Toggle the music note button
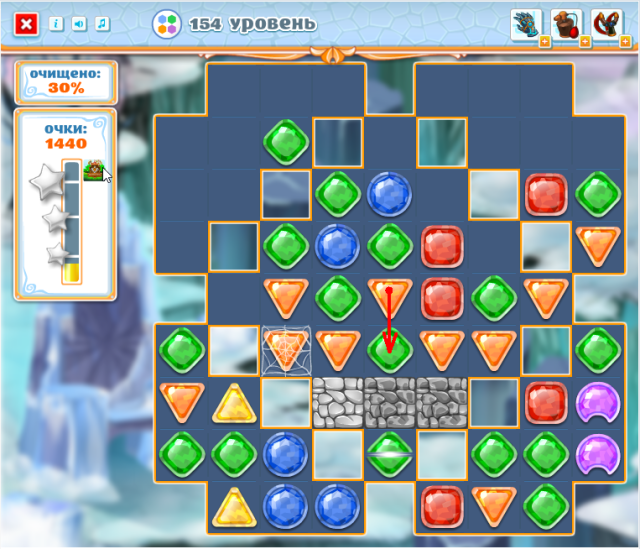 [x=101, y=23]
